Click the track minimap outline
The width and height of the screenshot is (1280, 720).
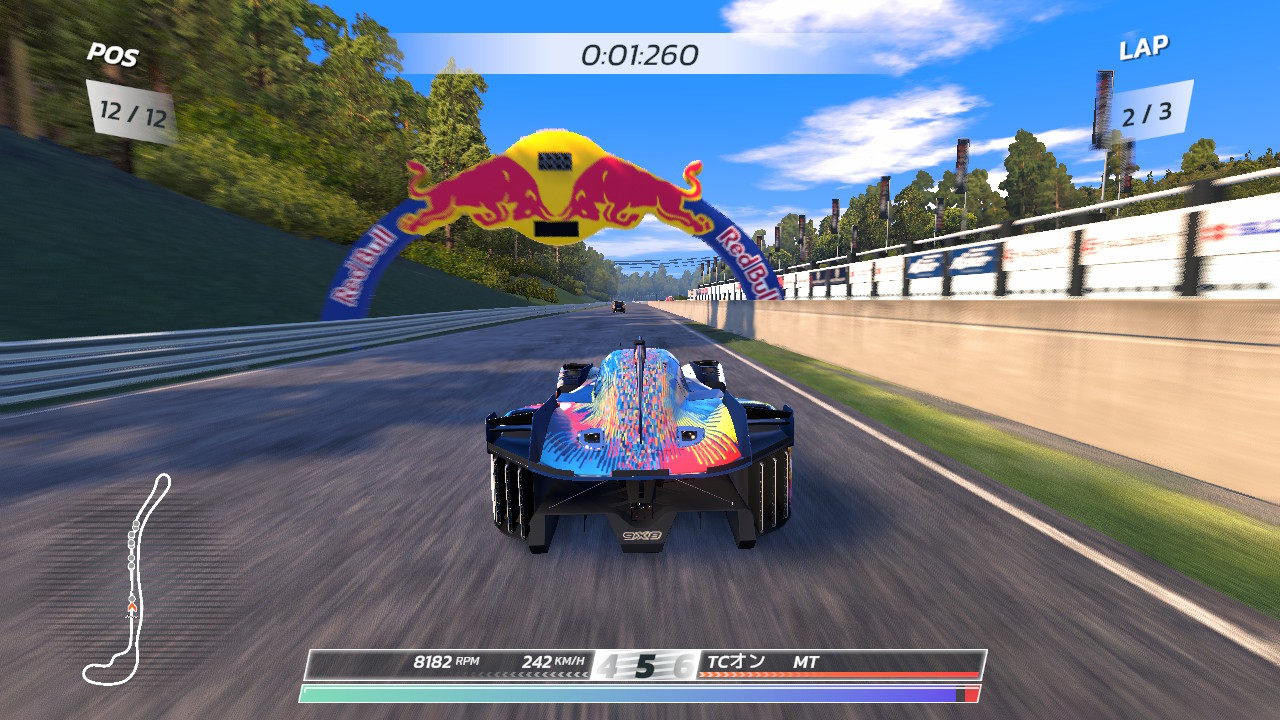click(131, 578)
